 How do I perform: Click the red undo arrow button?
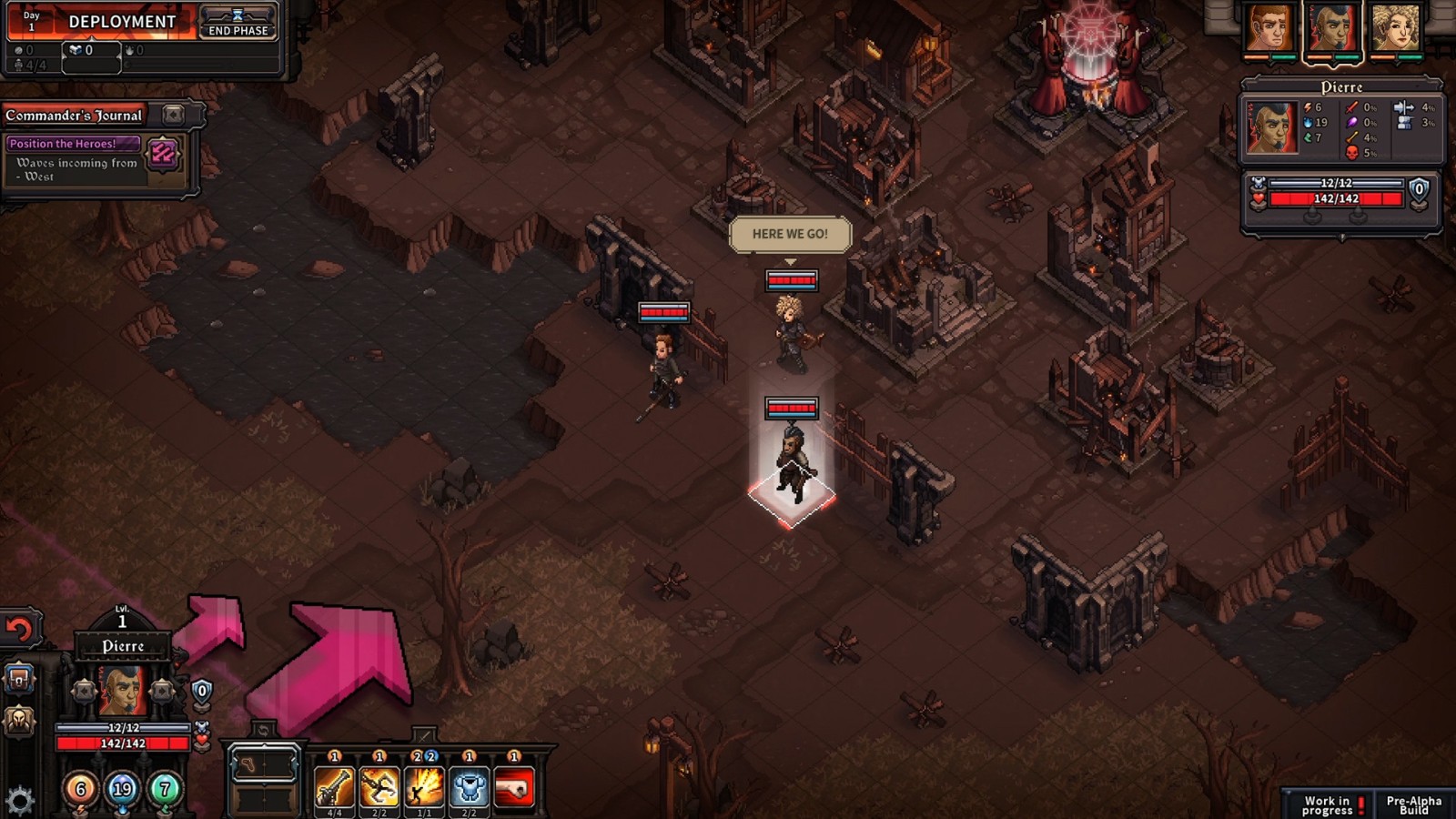pos(19,630)
